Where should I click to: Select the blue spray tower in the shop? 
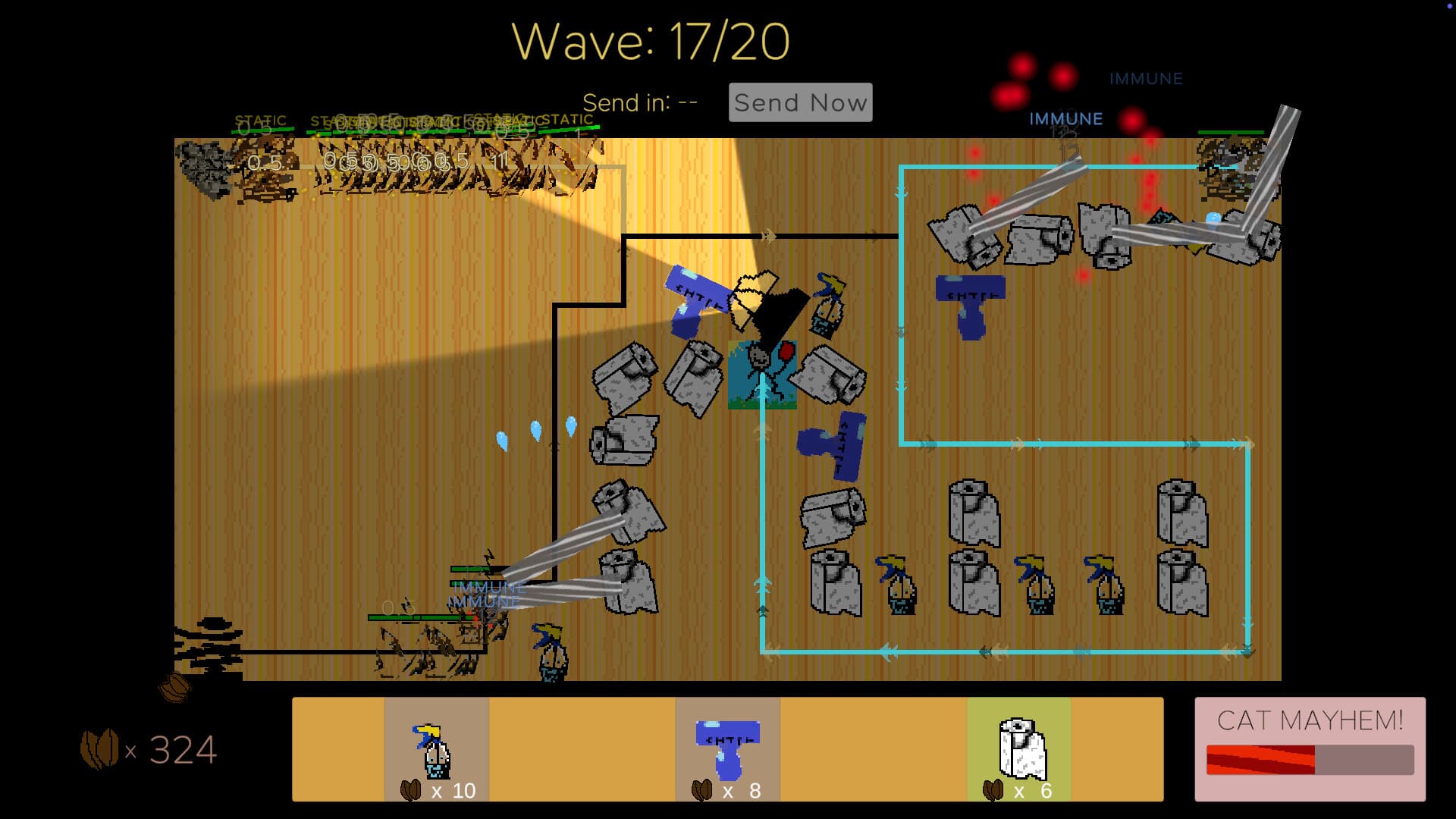coord(726,747)
